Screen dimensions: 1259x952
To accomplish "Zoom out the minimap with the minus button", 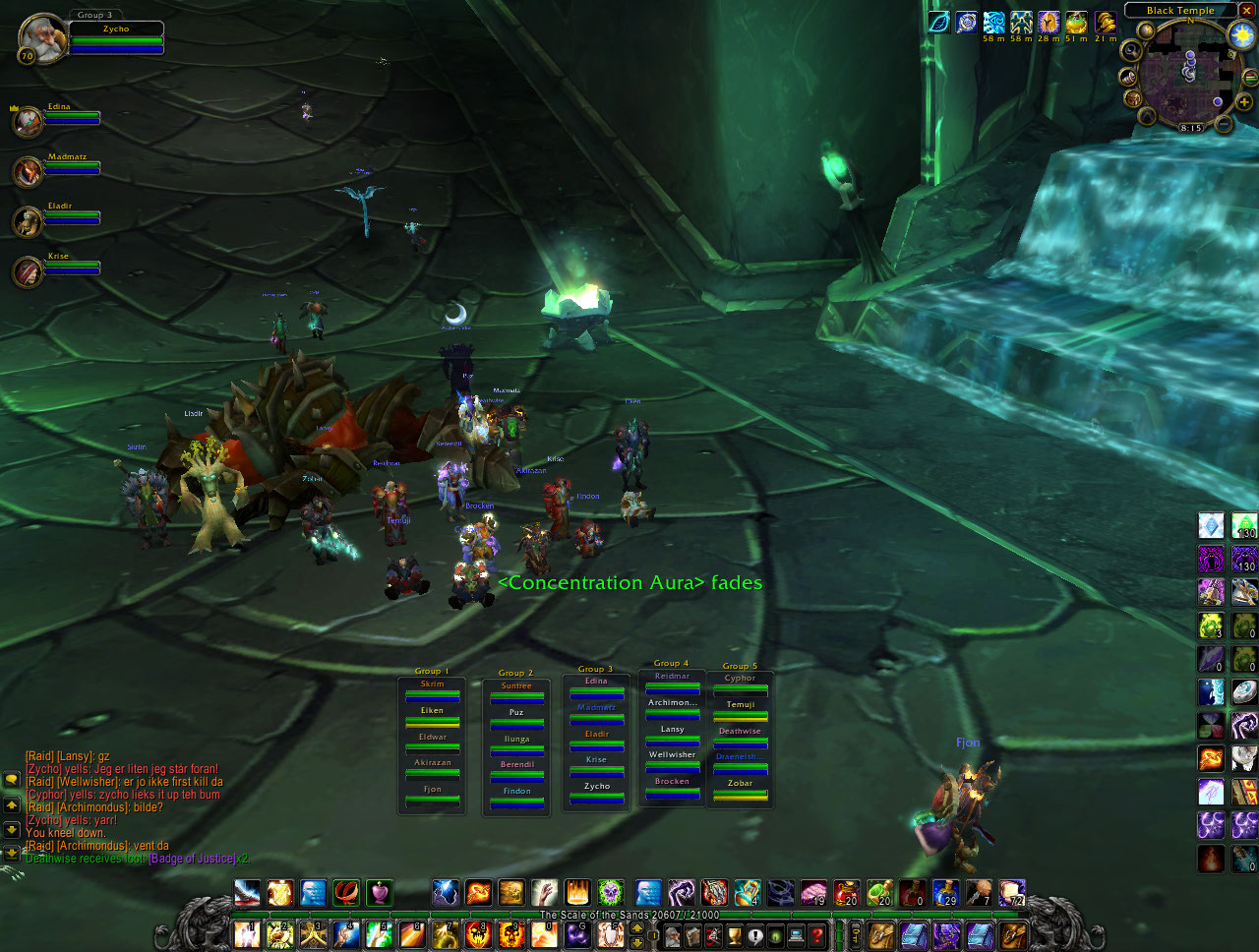I will tap(1223, 124).
